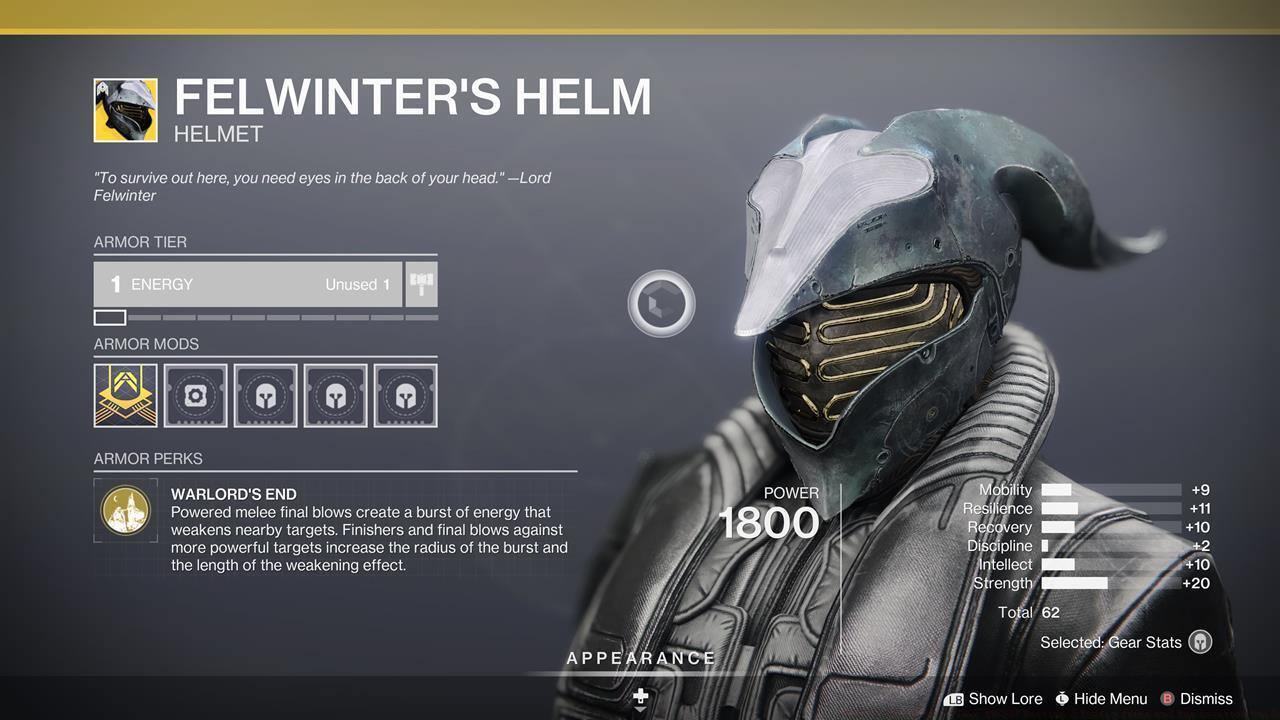
Task: Open the general armor mod socket with gear symbol
Action: [x=196, y=395]
